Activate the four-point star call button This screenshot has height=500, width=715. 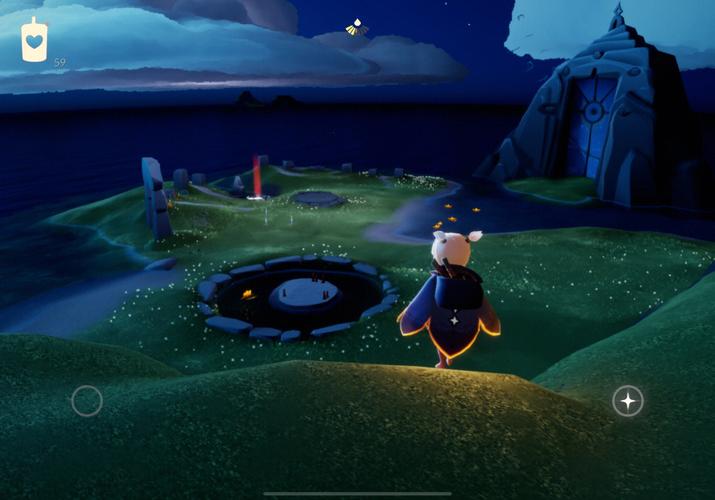628,401
